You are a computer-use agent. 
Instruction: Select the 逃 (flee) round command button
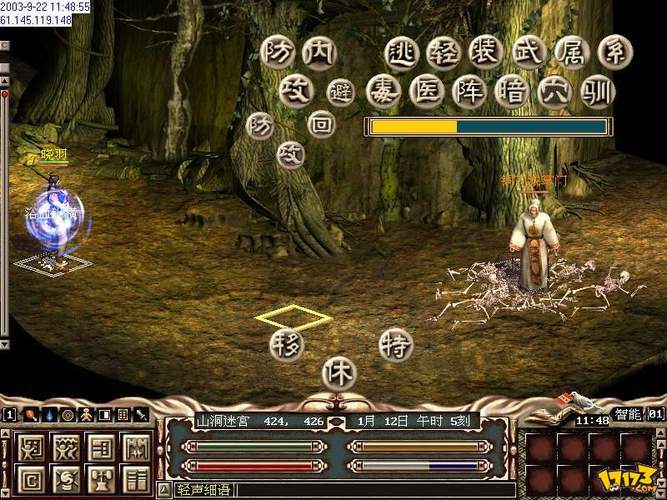402,53
